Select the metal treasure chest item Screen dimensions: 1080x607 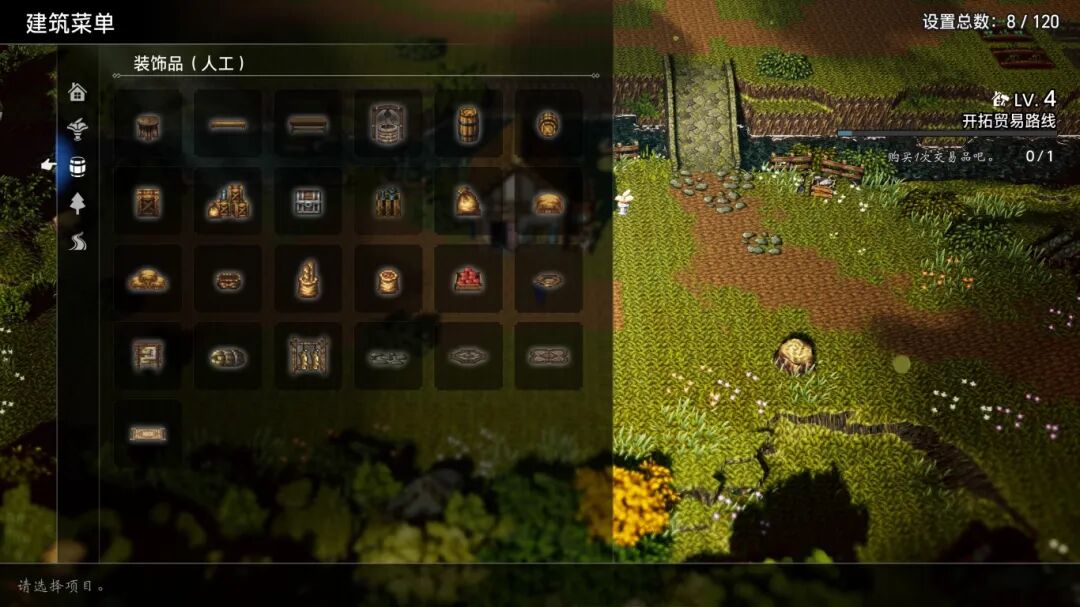pyautogui.click(x=308, y=202)
